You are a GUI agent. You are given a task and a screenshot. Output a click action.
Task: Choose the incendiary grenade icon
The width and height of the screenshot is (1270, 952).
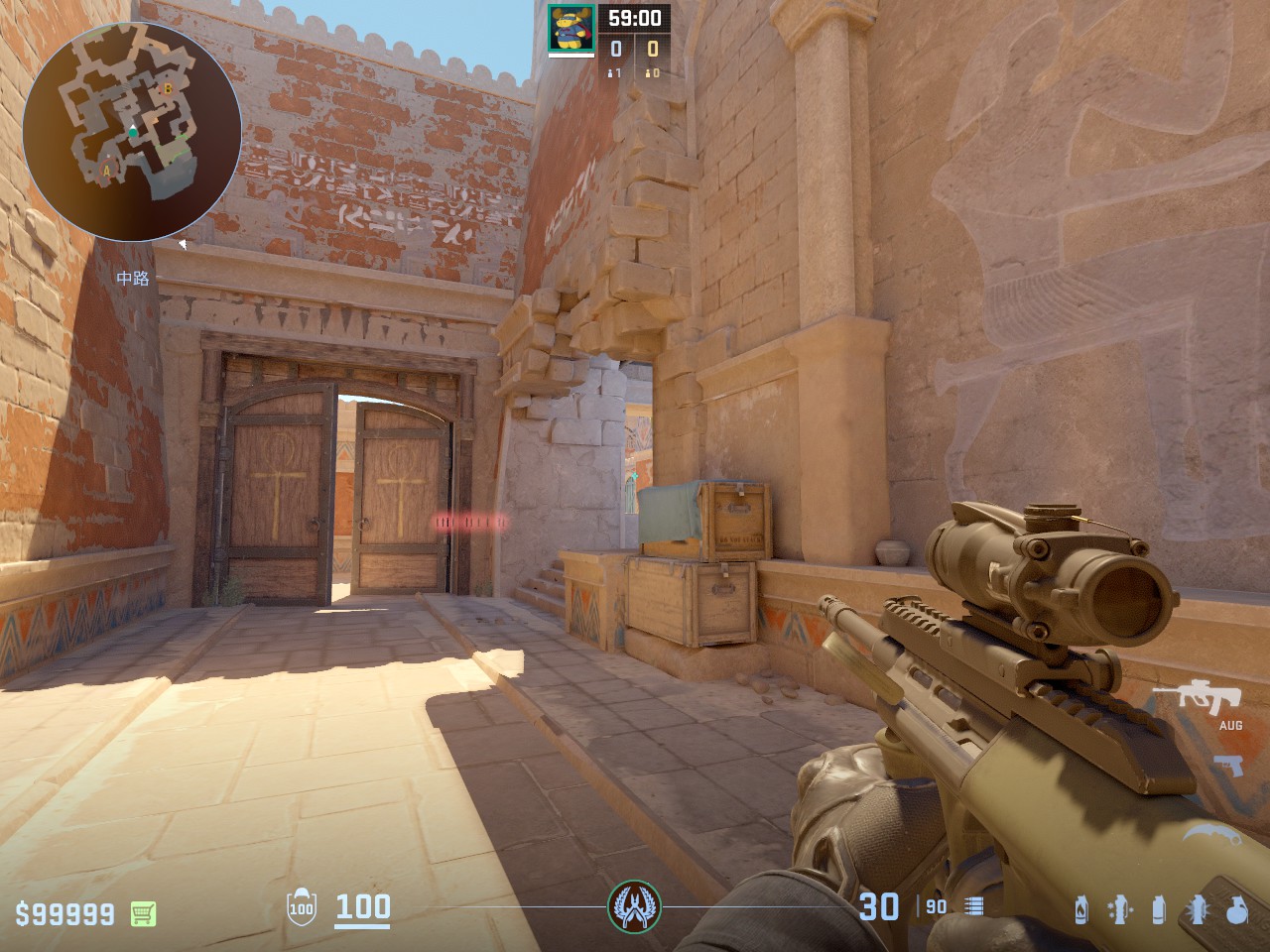[1081, 909]
